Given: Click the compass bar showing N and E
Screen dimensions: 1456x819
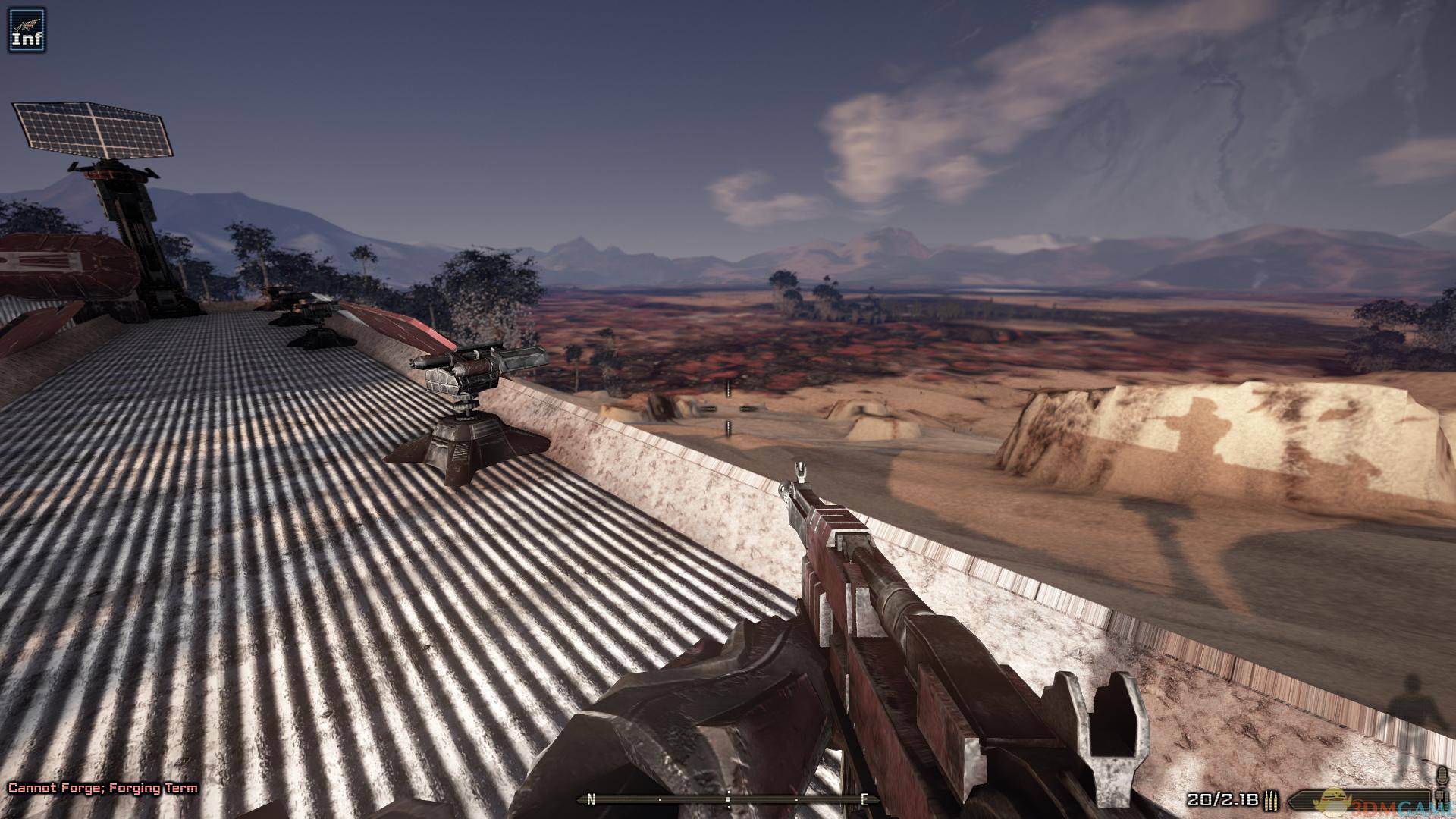Looking at the screenshot, I should point(728,799).
